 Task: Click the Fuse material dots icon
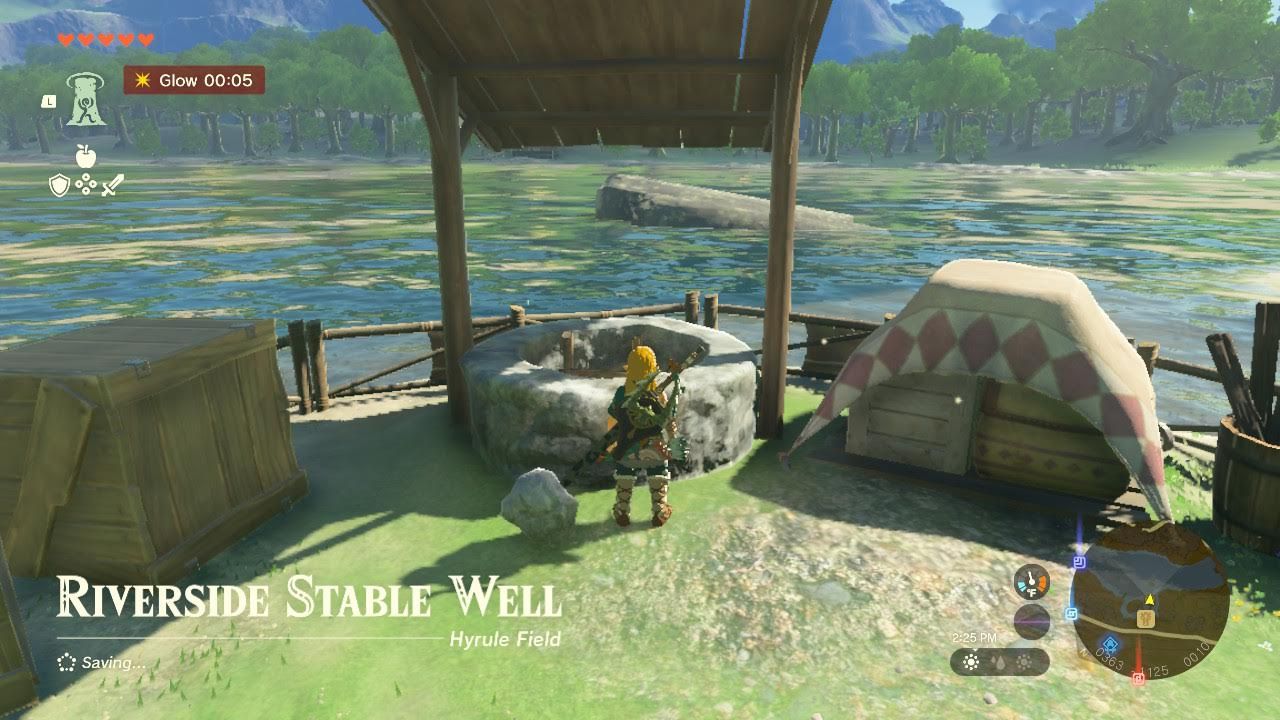[86, 183]
